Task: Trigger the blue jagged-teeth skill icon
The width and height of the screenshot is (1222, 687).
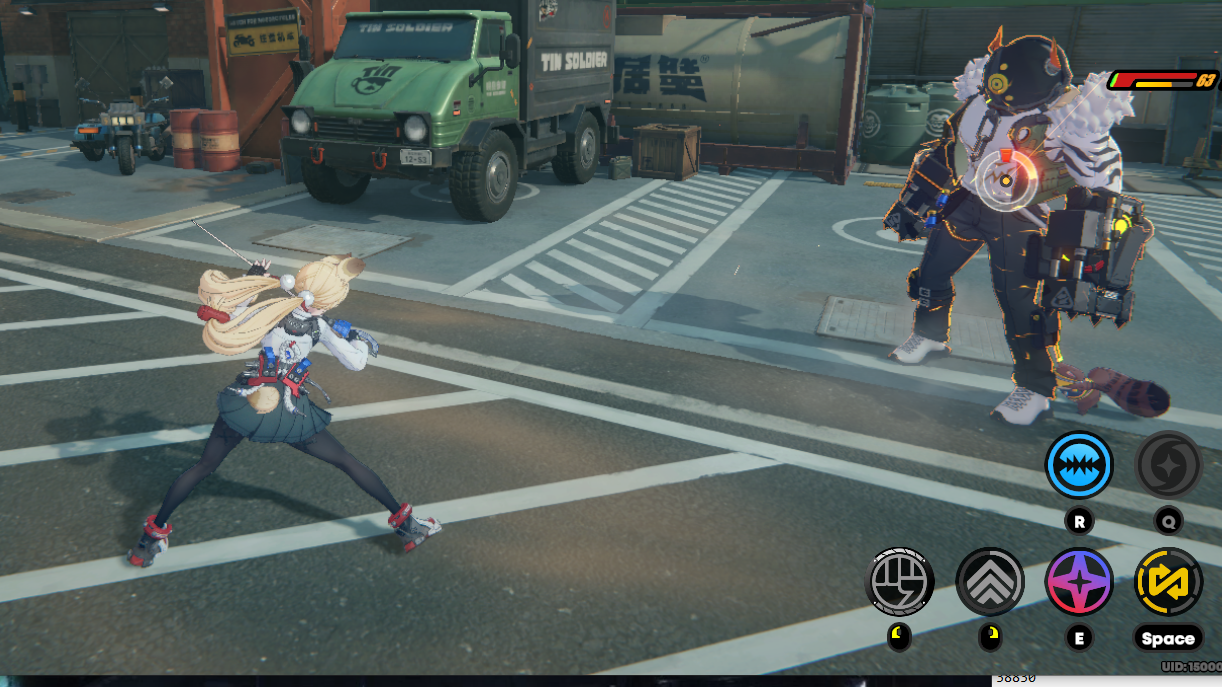Action: (1079, 465)
